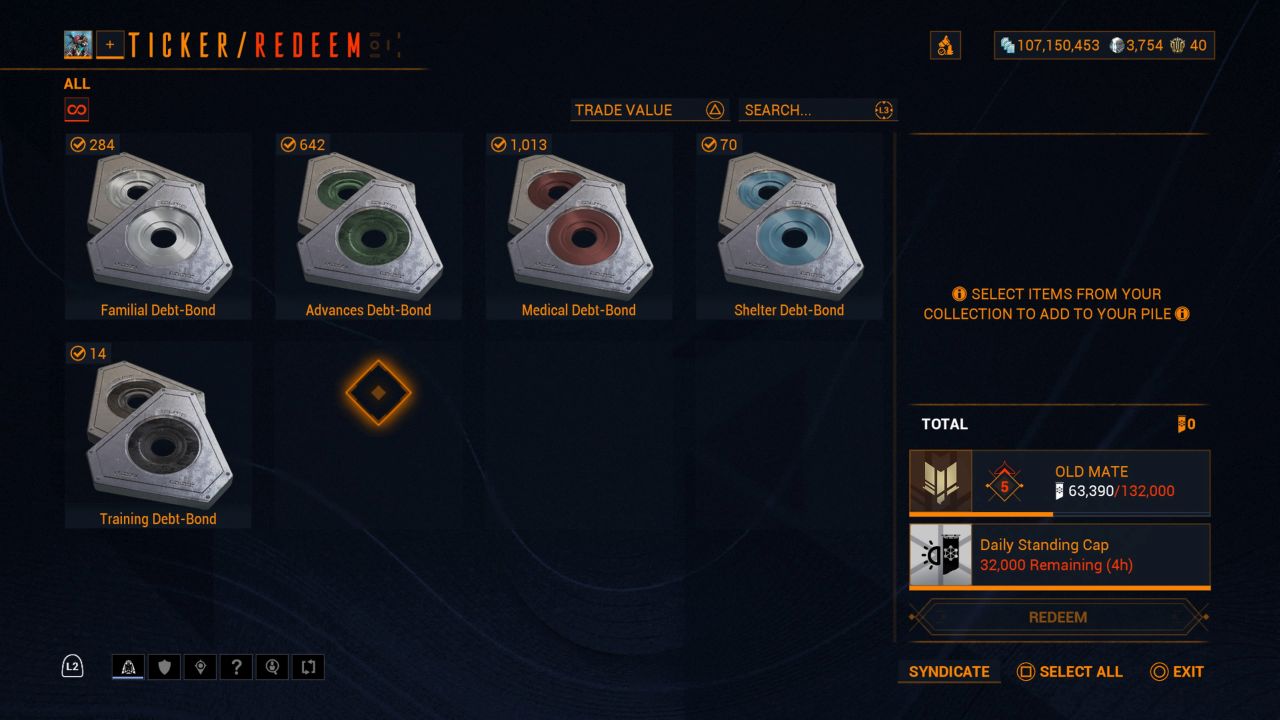Choose Select All
The height and width of the screenshot is (720, 1280).
tap(1069, 672)
